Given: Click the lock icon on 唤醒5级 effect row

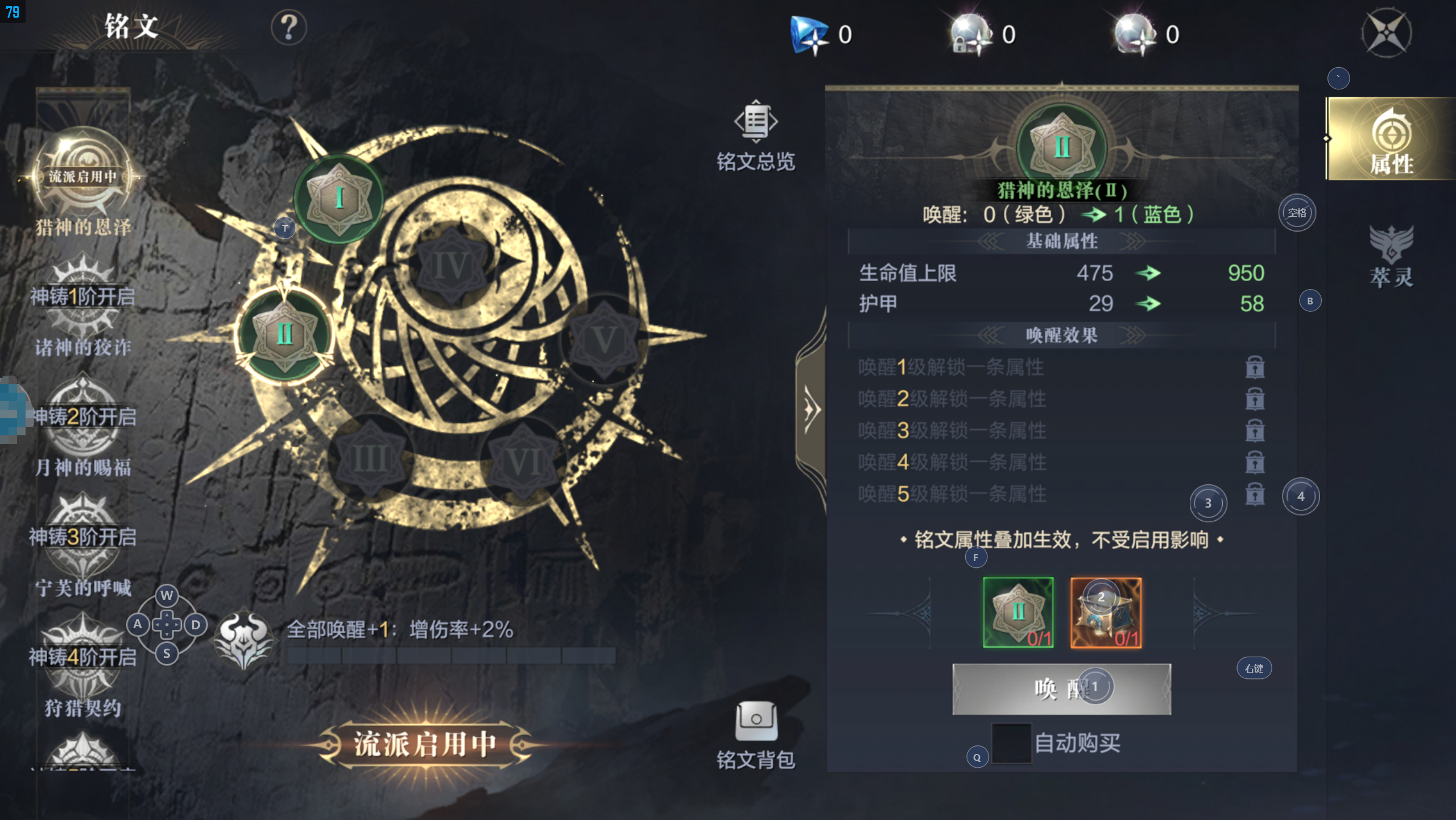Looking at the screenshot, I should 1256,495.
